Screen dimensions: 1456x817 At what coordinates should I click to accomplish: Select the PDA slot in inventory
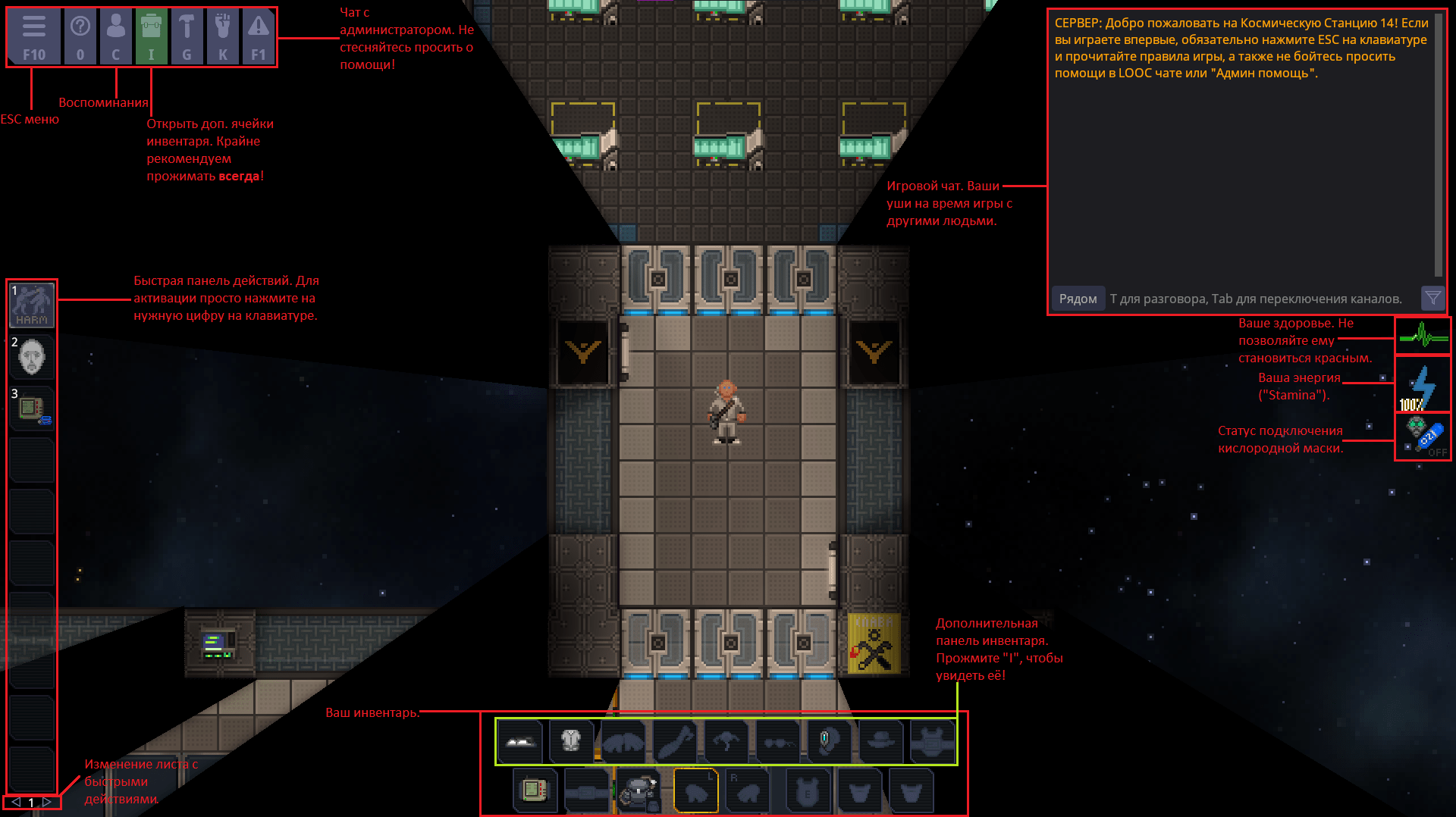point(535,791)
